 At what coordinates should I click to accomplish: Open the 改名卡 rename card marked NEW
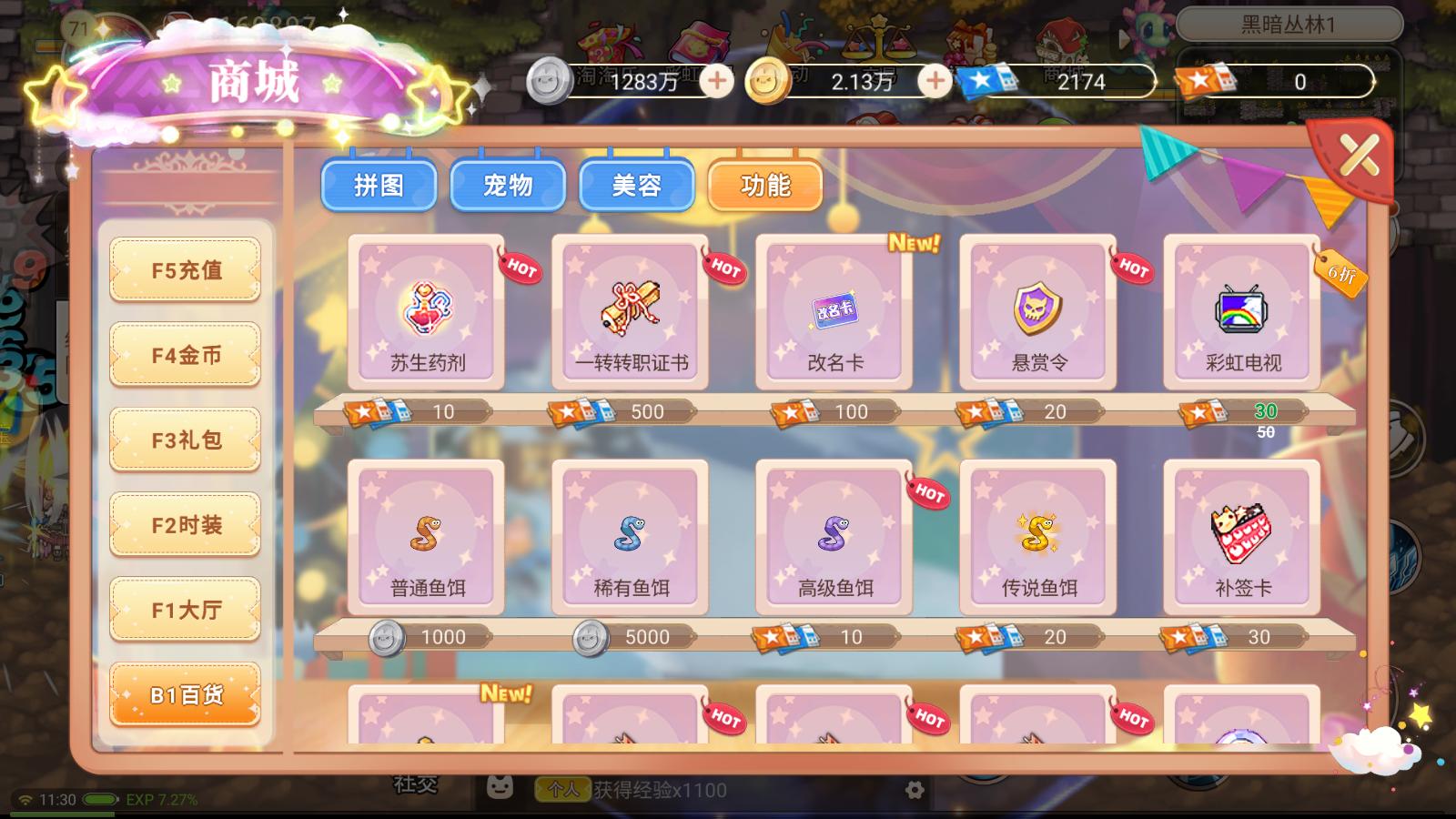tap(834, 314)
